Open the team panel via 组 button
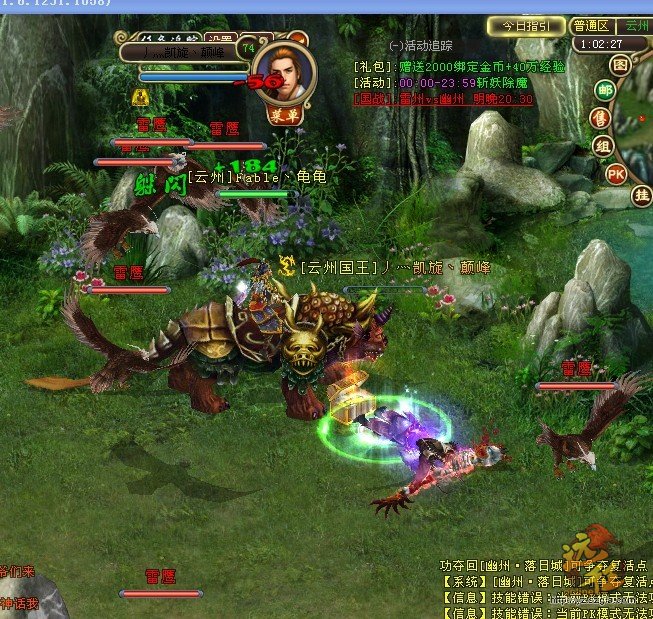The image size is (653, 619). coord(603,146)
